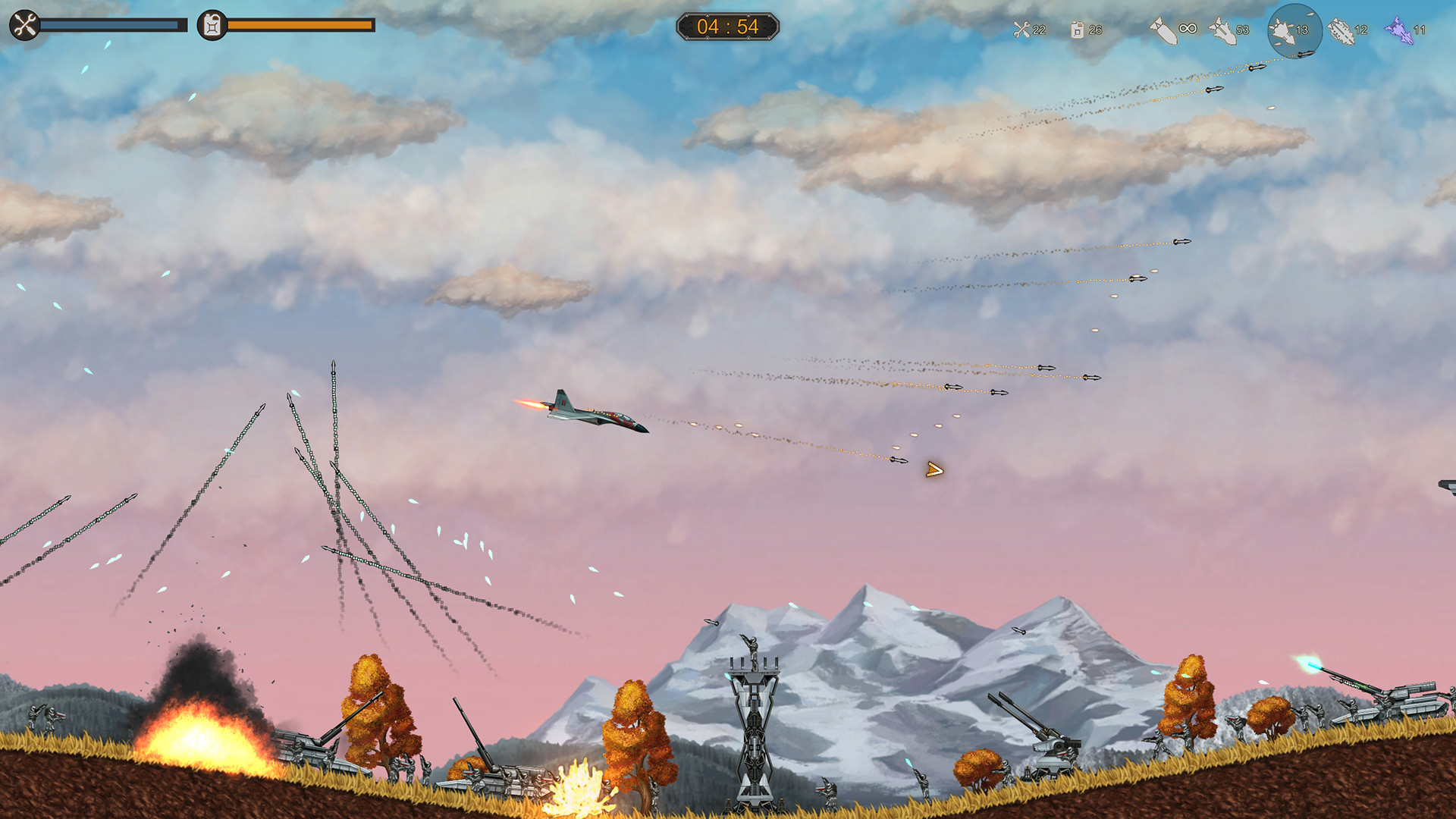Select the purple ally jet icon showing 11
Screen dimensions: 1456x819
click(1402, 30)
